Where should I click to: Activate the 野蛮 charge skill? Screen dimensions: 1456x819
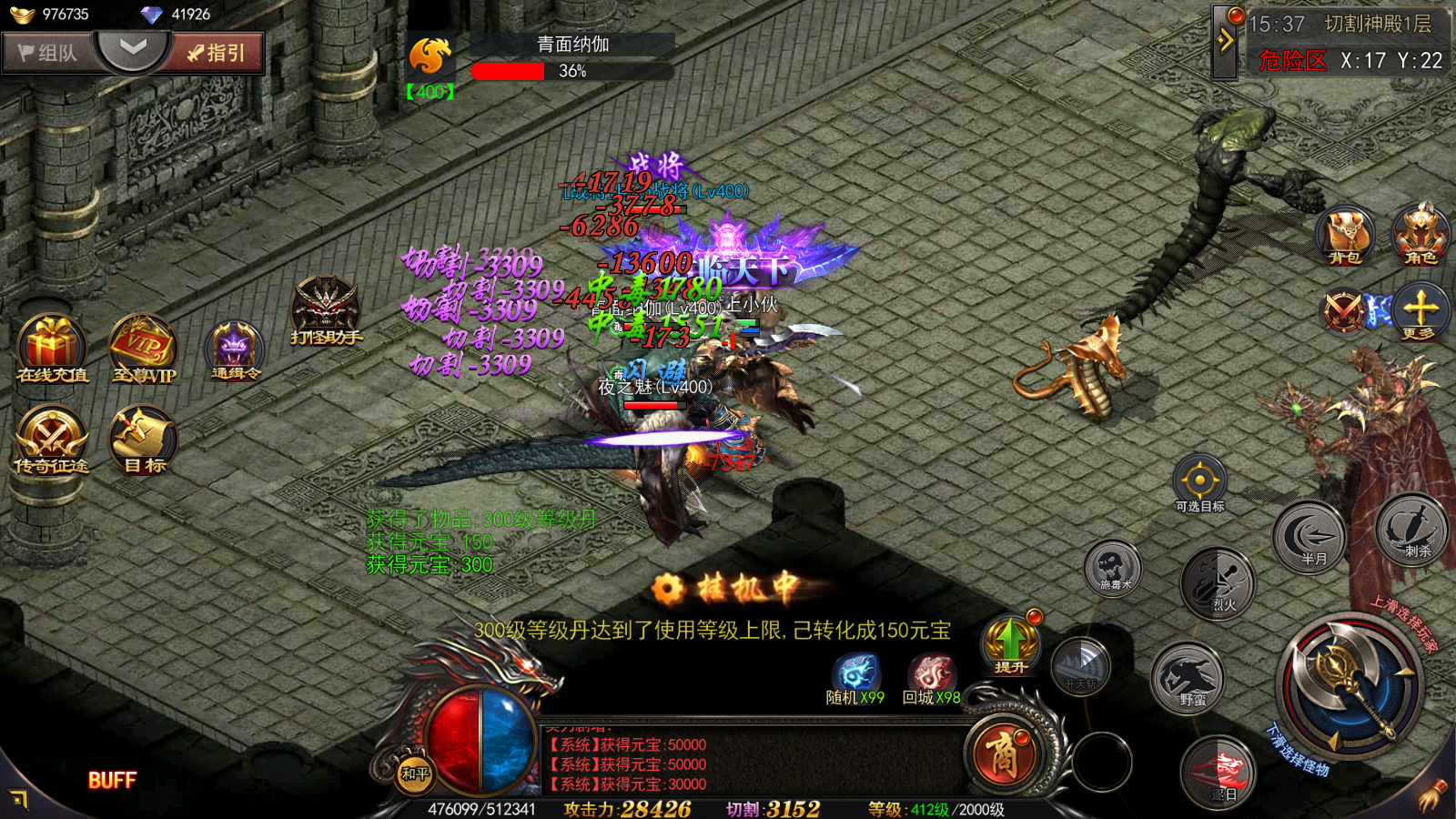(1188, 679)
